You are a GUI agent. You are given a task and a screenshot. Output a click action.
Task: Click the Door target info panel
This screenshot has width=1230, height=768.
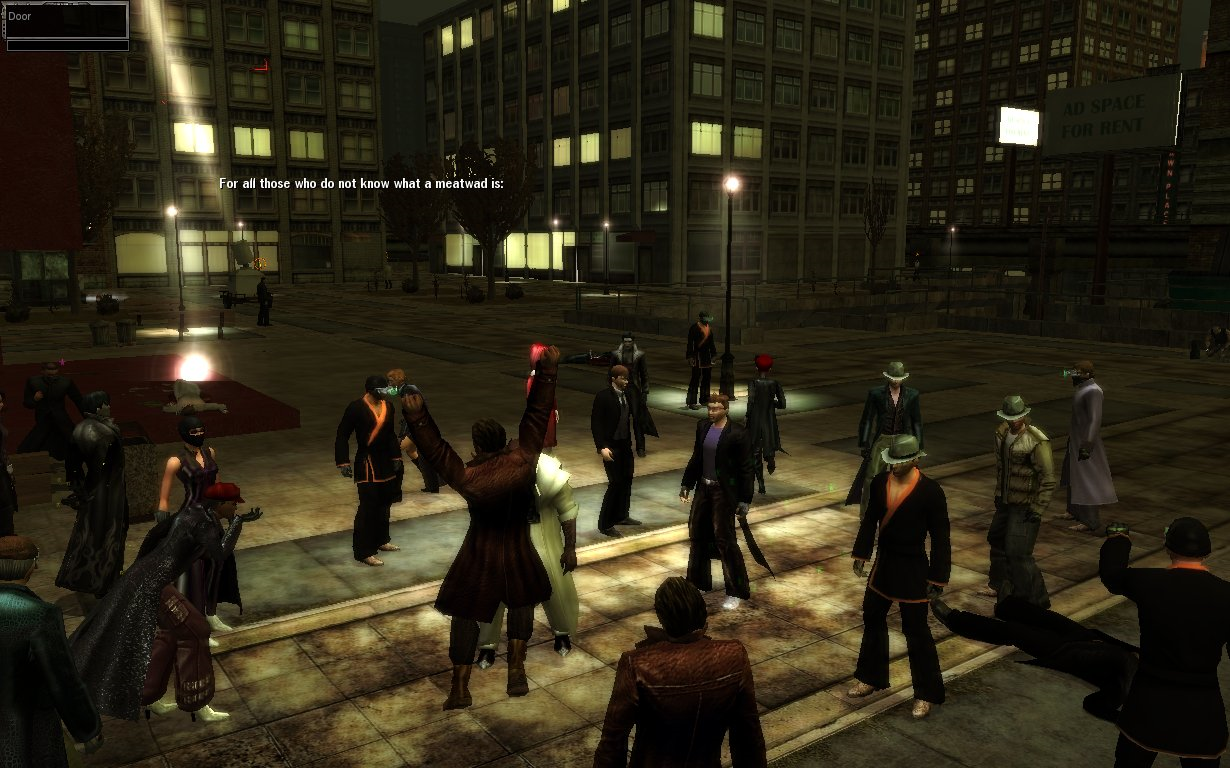pyautogui.click(x=66, y=25)
